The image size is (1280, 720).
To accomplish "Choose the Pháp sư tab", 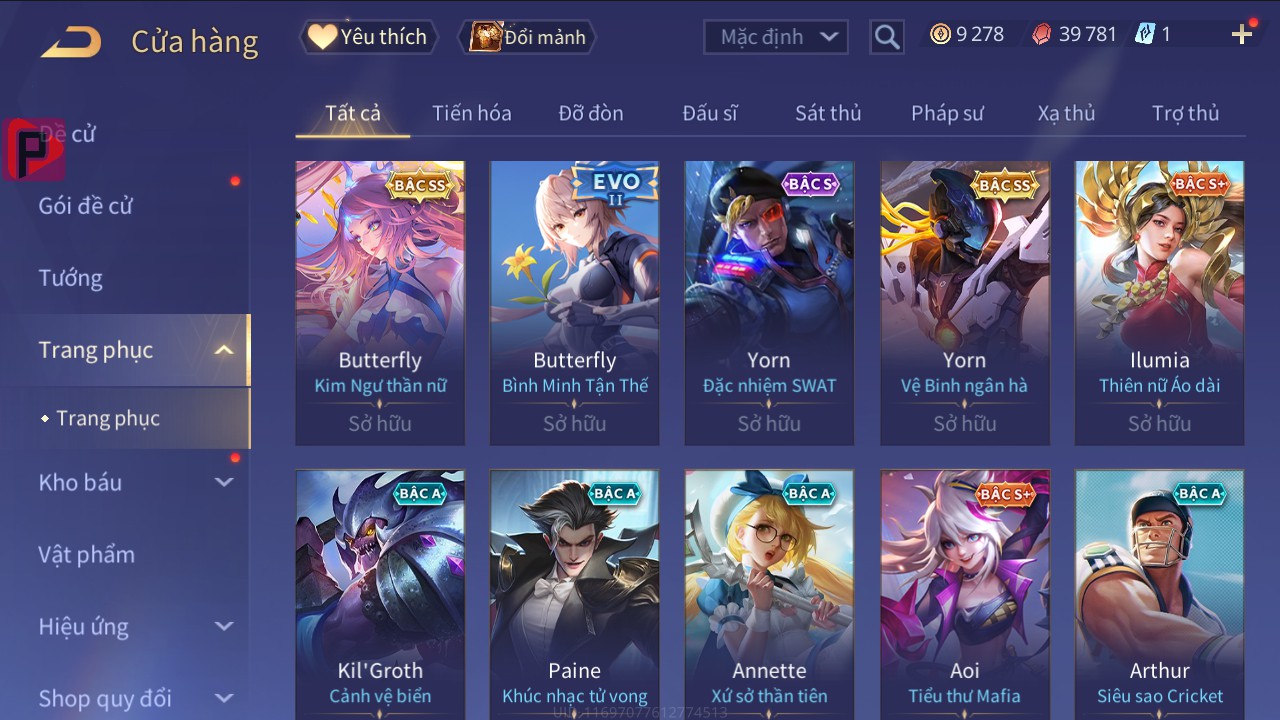I will click(x=947, y=113).
